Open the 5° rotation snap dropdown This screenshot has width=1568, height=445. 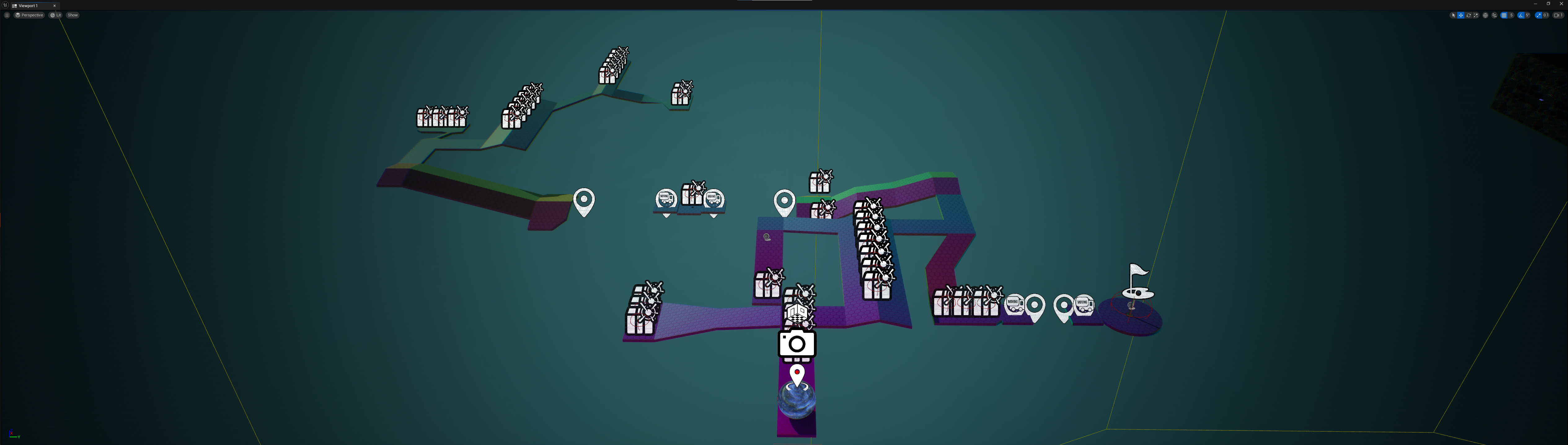(x=1528, y=16)
